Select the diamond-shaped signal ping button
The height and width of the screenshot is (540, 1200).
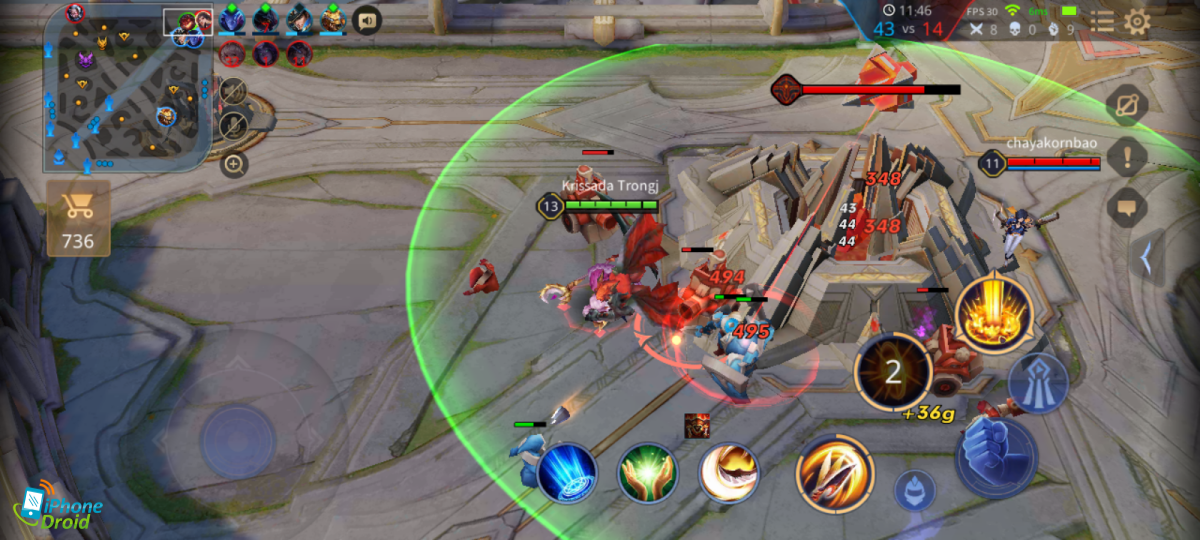[1127, 104]
